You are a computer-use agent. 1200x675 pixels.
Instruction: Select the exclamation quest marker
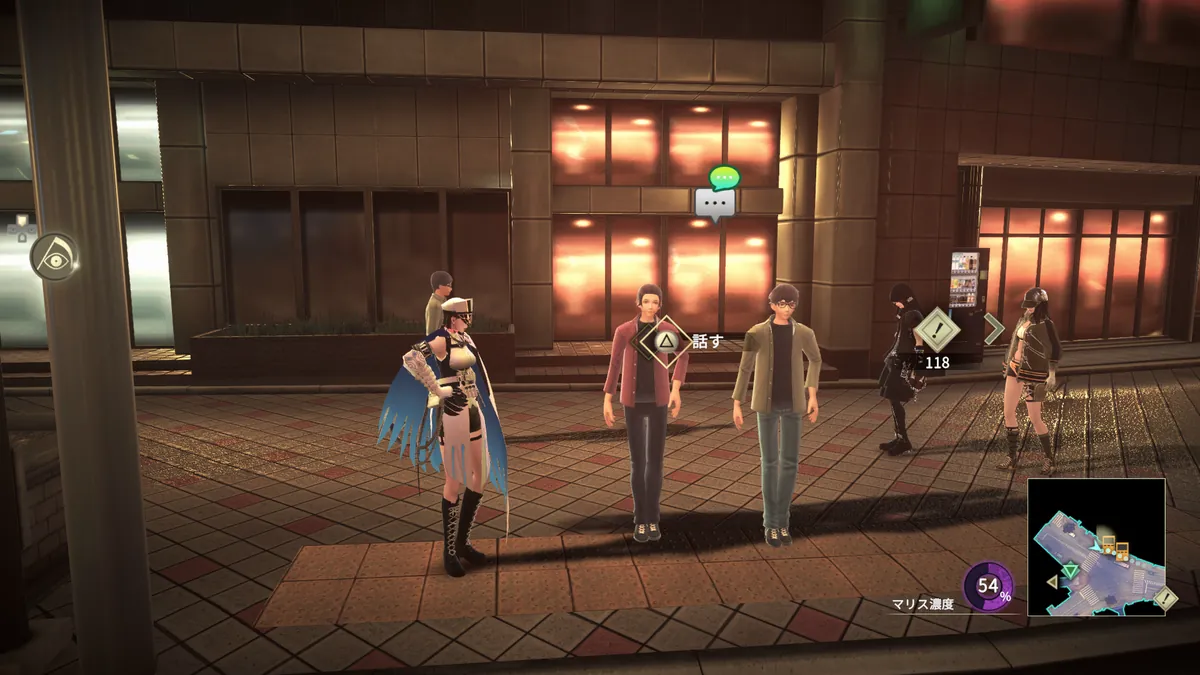pos(937,329)
